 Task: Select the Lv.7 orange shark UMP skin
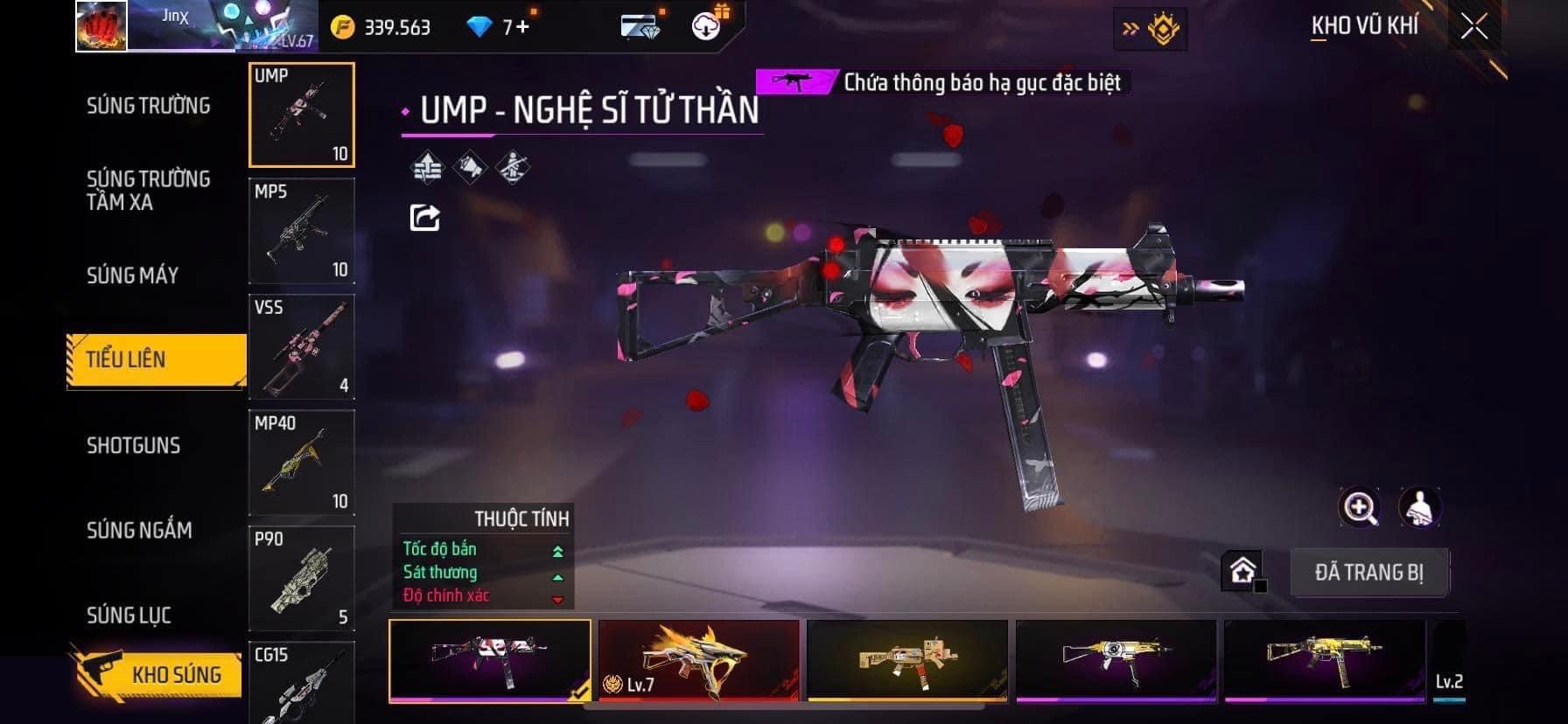pyautogui.click(x=698, y=660)
